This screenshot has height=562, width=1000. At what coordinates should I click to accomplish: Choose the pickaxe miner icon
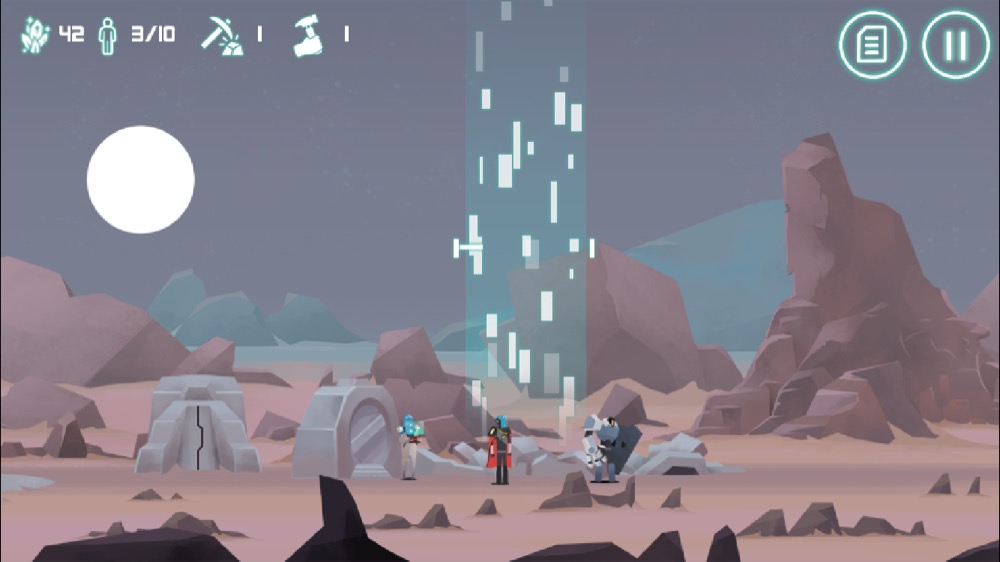point(220,35)
